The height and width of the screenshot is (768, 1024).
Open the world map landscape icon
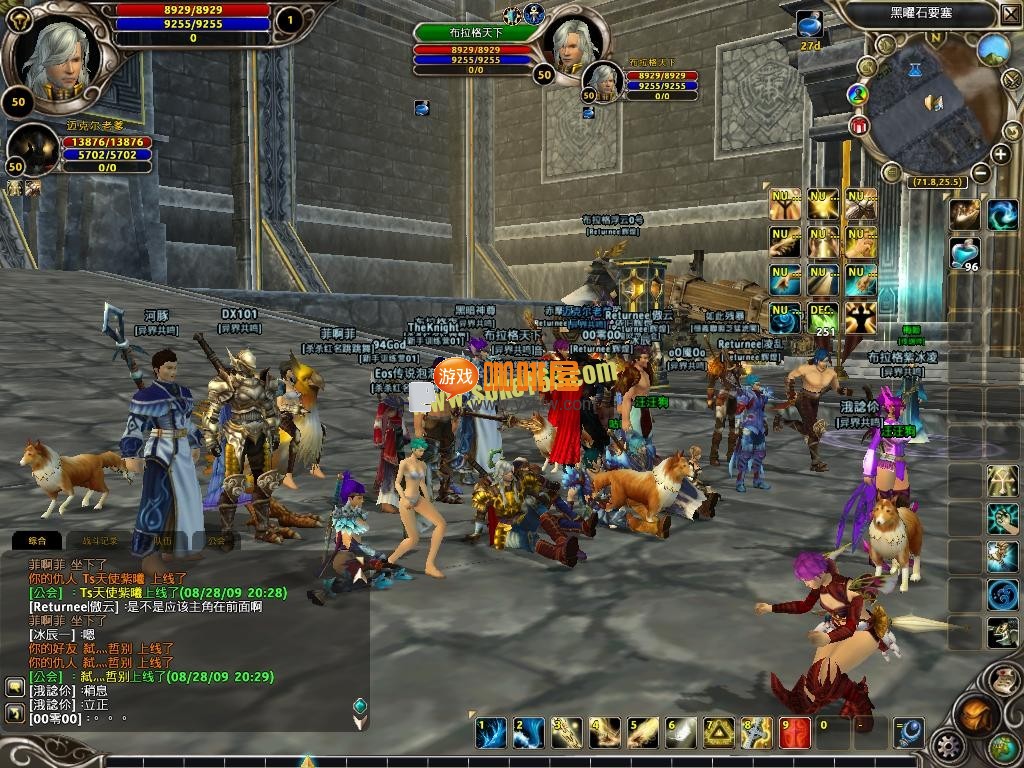pos(993,48)
